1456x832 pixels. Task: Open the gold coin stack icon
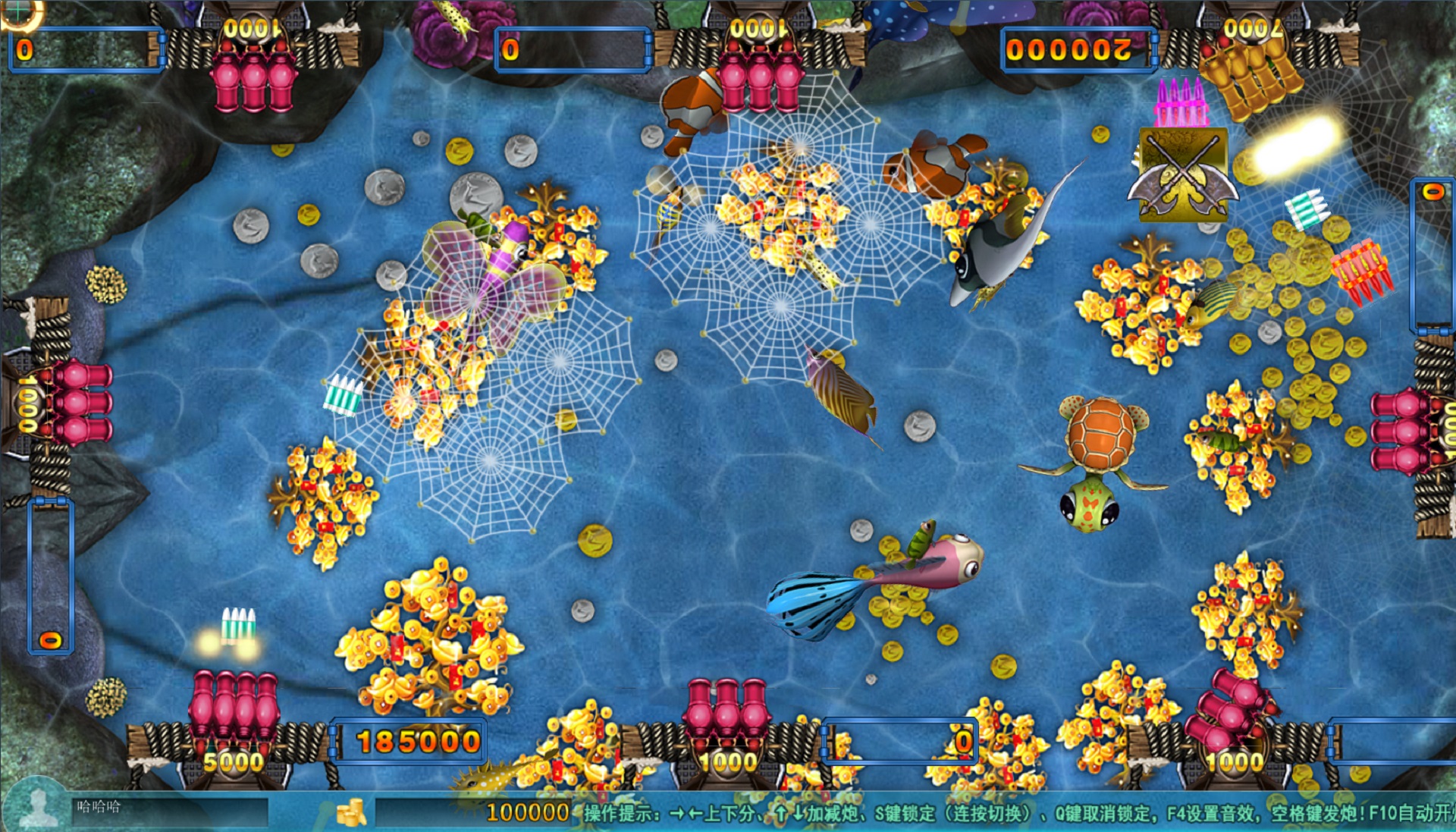pos(351,812)
